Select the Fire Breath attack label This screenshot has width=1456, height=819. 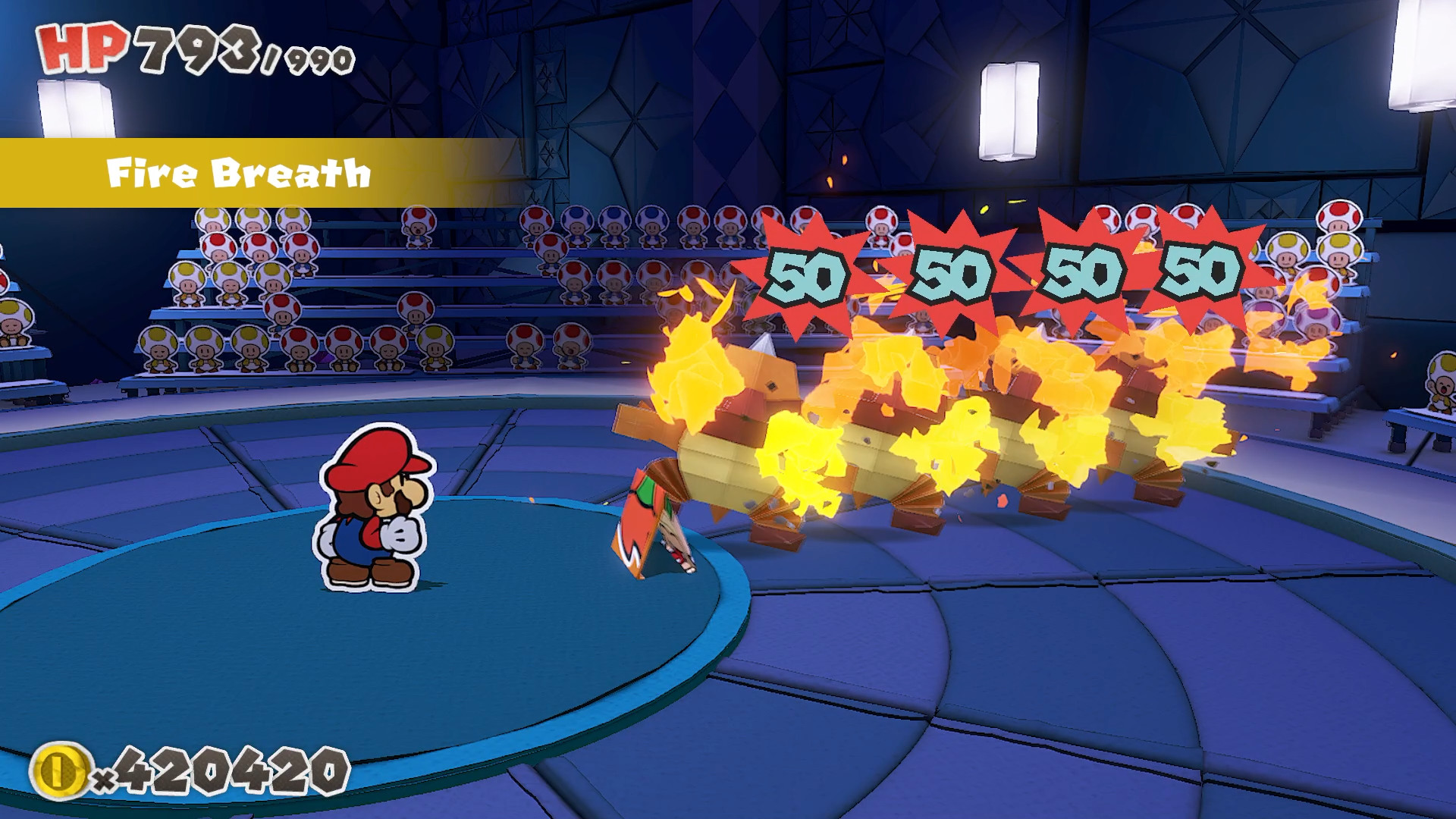click(x=240, y=172)
